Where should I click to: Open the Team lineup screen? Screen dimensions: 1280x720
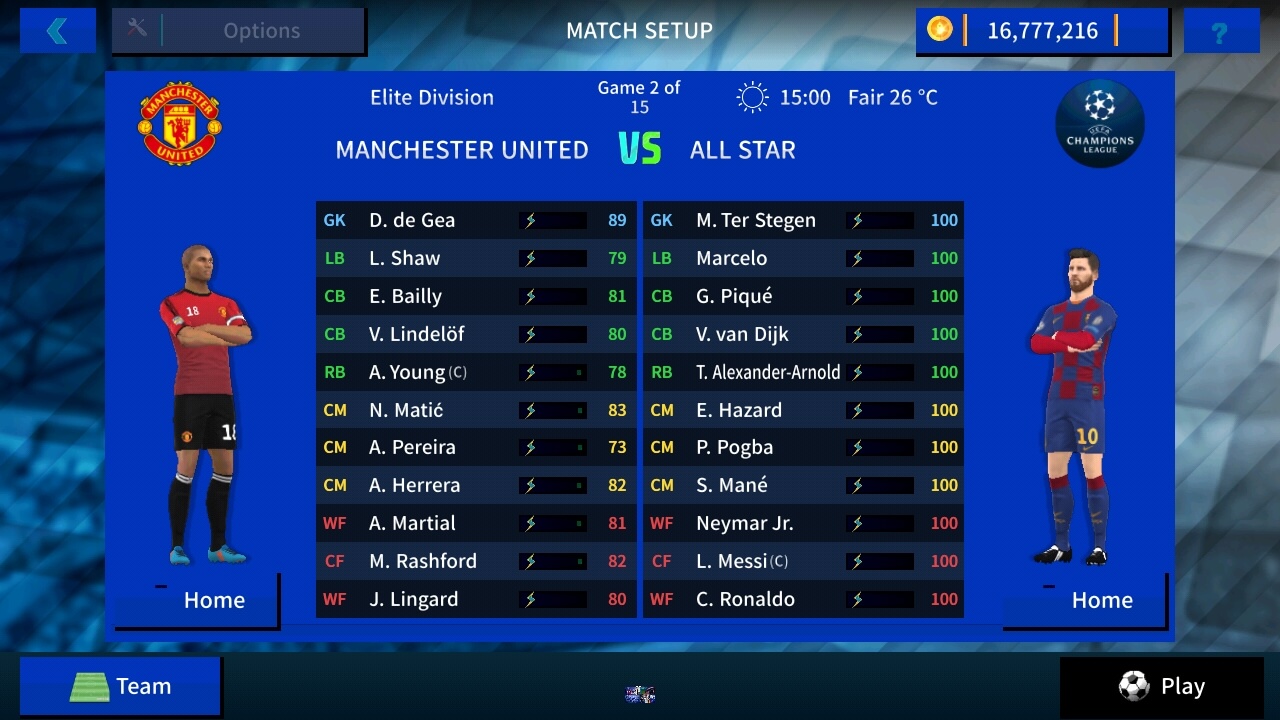pos(120,686)
